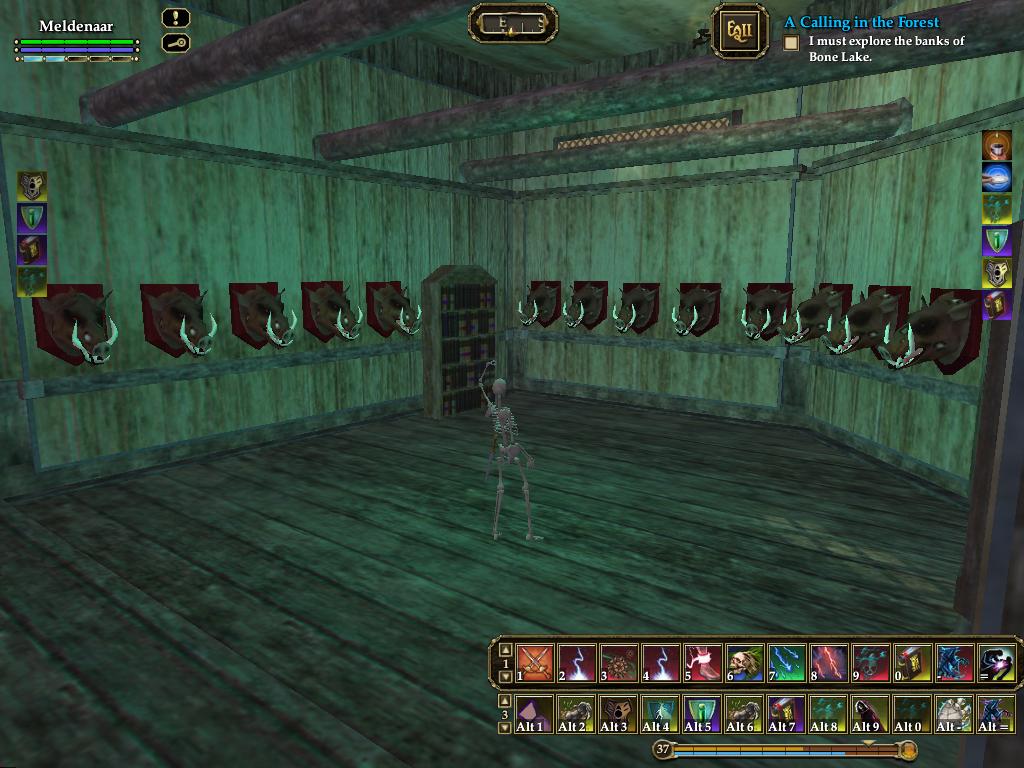This screenshot has width=1024, height=768.
Task: Select A Calling in the Forest quest
Action: coord(861,22)
